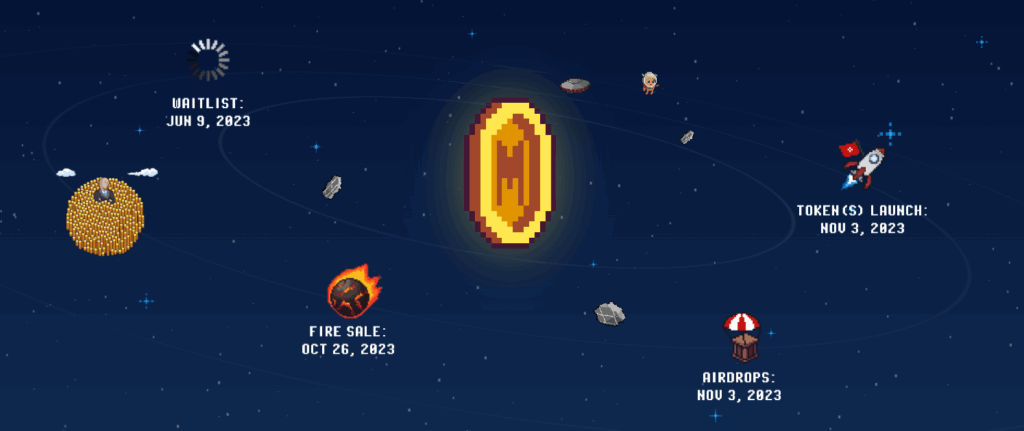Open the Fire Sale flaming meteor marker
The width and height of the screenshot is (1024, 431).
[352, 290]
